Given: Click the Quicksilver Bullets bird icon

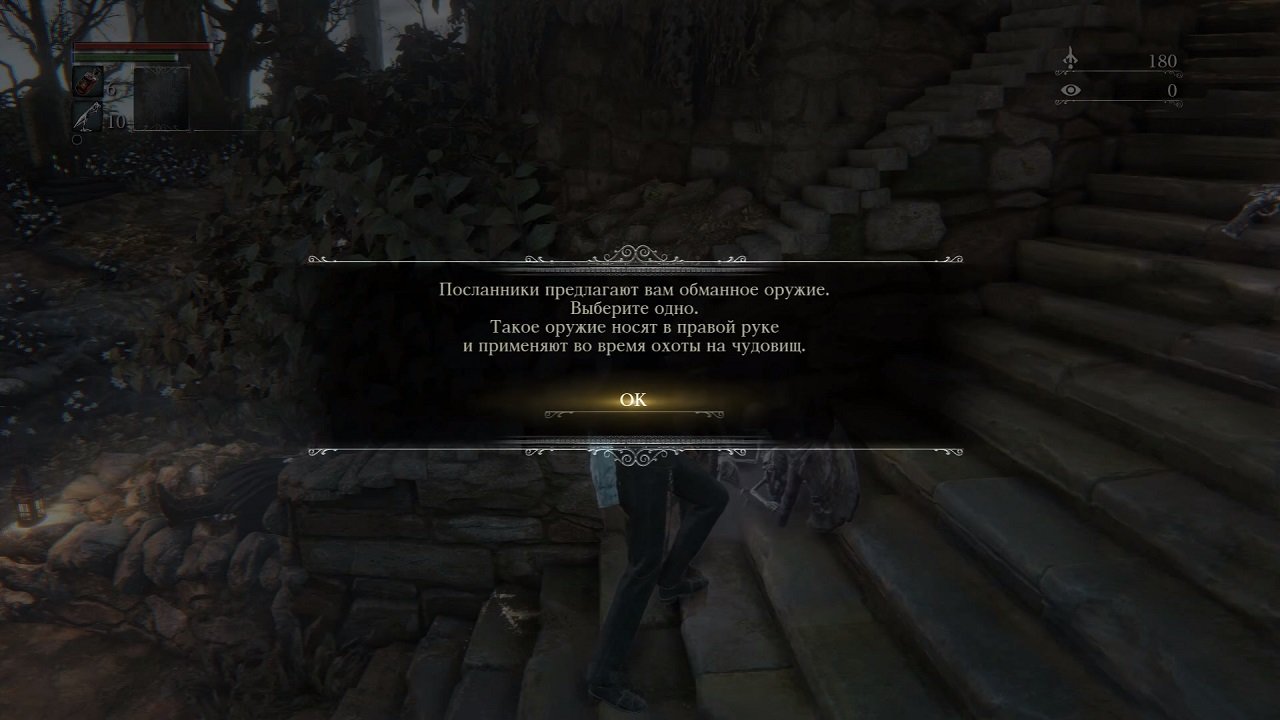Looking at the screenshot, I should coord(87,114).
